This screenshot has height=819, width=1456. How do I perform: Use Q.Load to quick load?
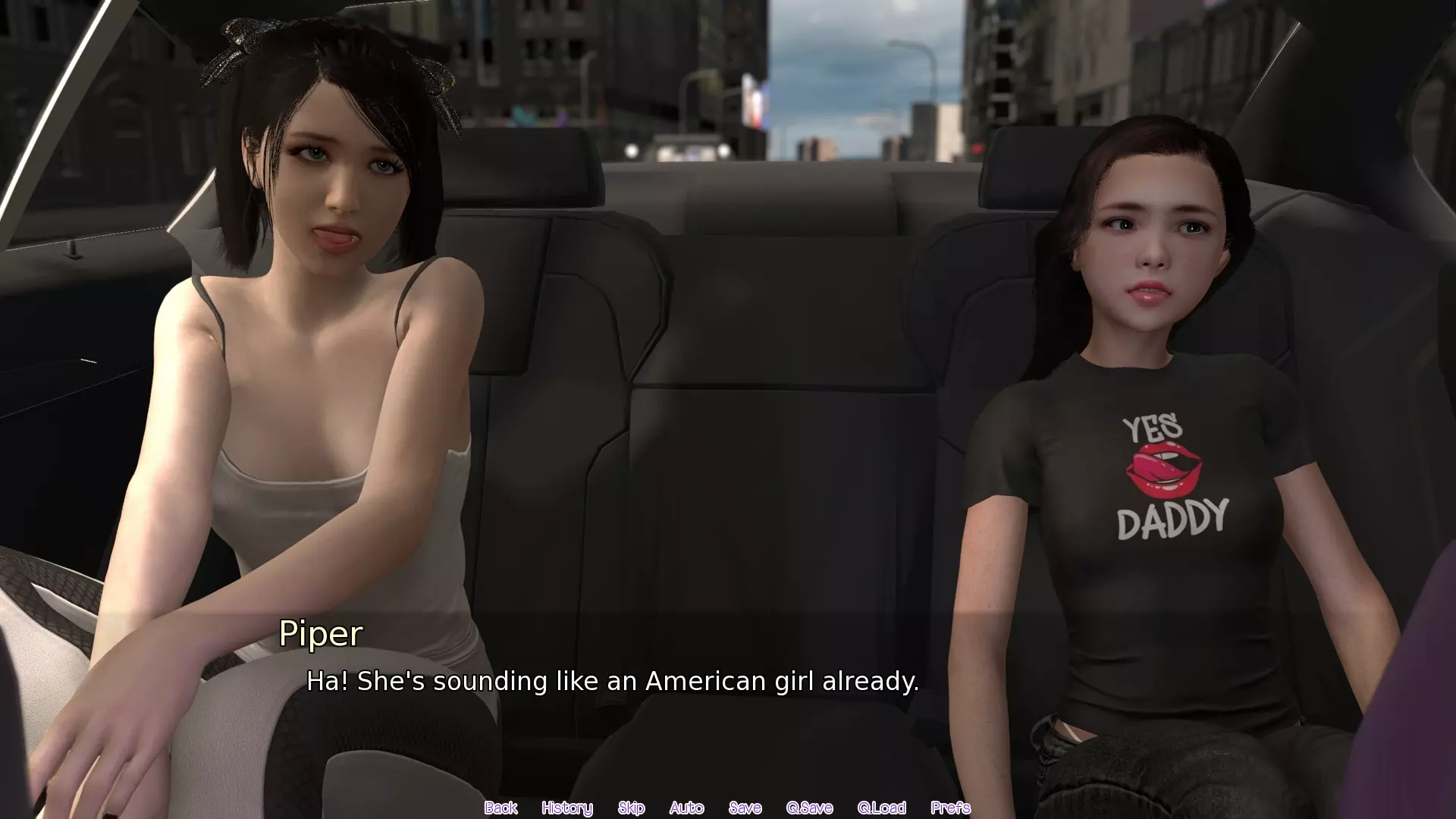tap(881, 808)
